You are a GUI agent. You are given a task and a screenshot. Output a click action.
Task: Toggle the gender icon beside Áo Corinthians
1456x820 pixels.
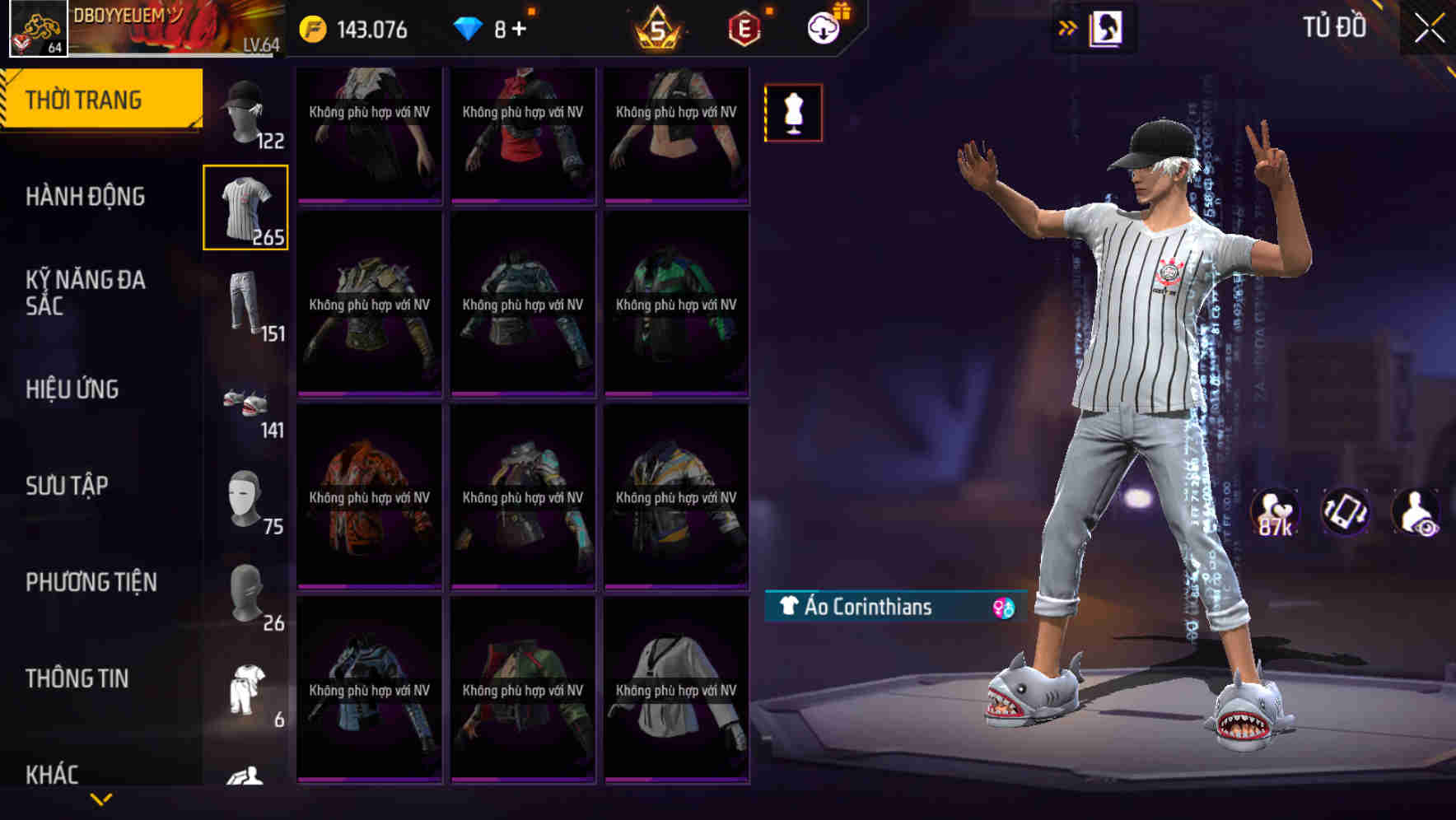1003,608
